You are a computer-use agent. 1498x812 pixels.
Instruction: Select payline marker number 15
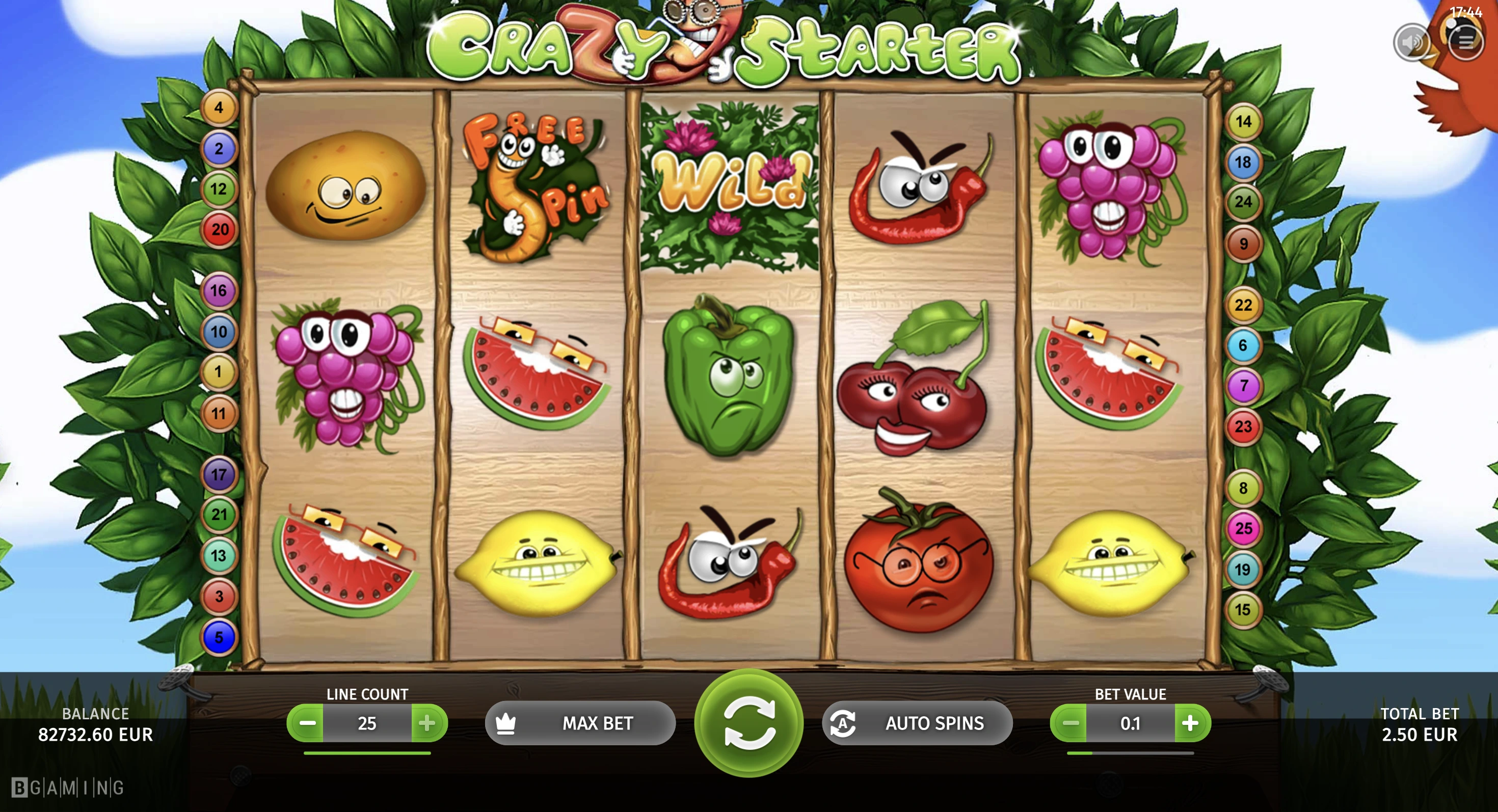click(1243, 610)
